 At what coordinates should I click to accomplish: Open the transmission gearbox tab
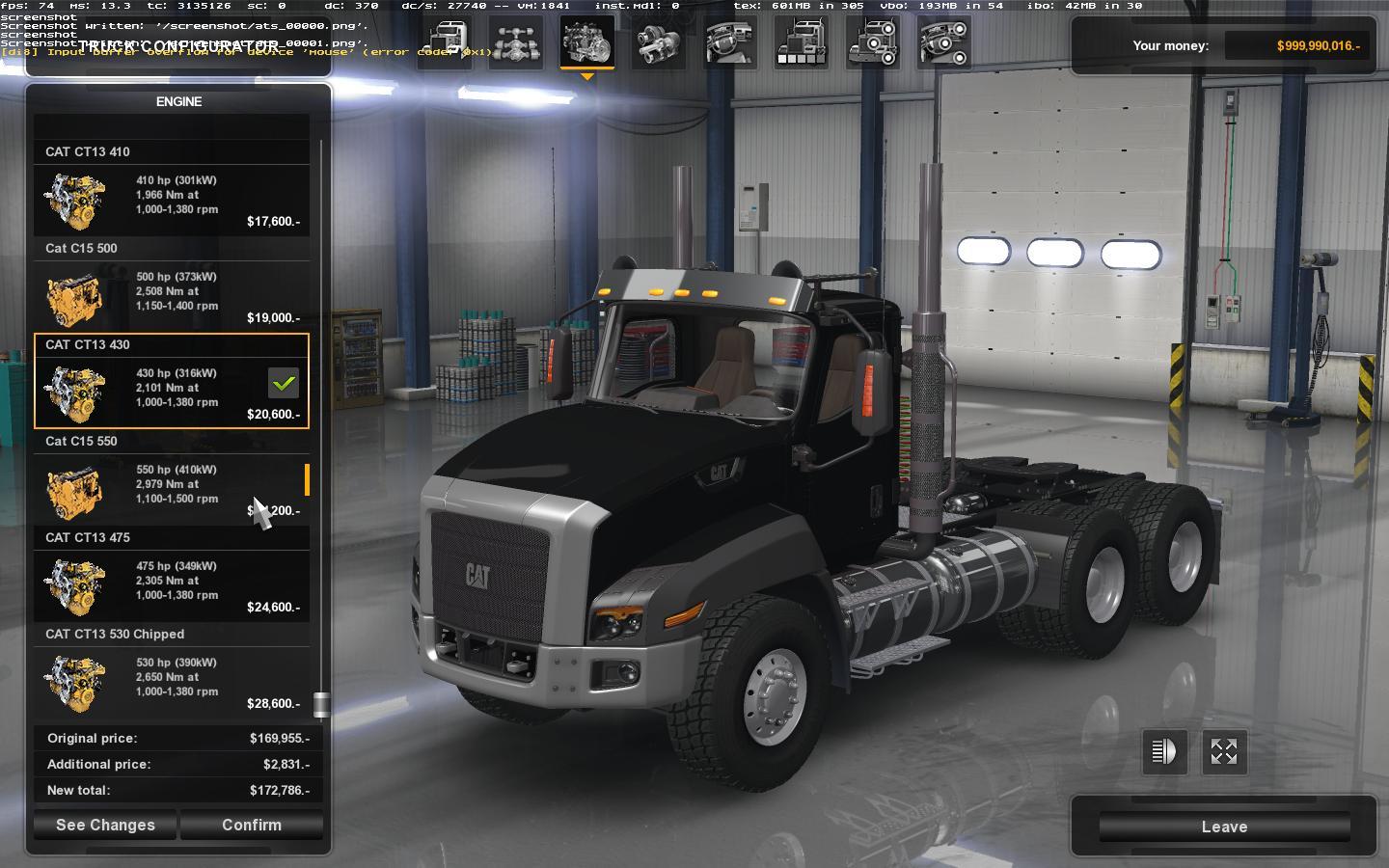[x=659, y=42]
